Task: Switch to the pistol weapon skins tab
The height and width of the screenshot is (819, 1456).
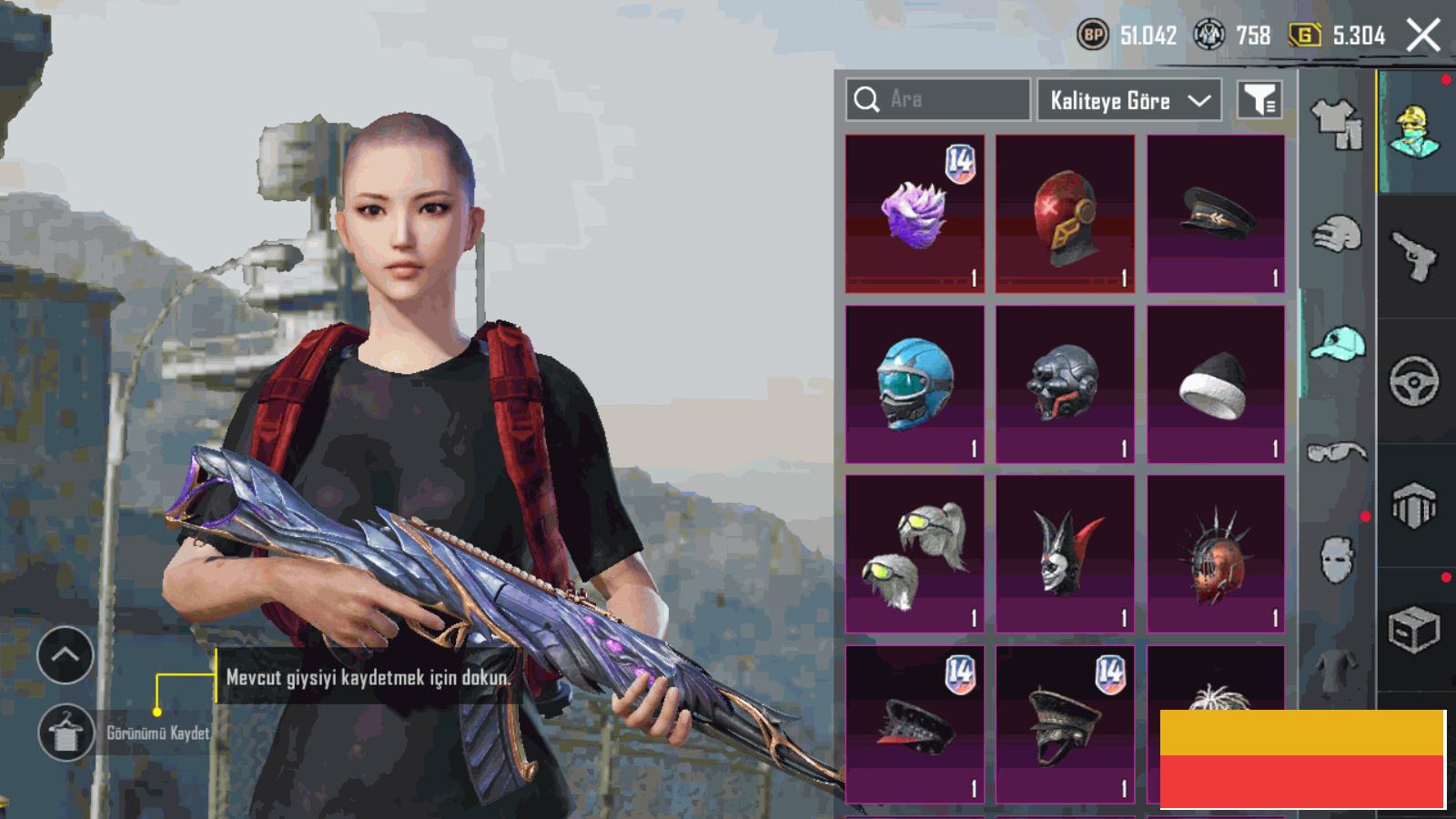Action: pyautogui.click(x=1414, y=258)
